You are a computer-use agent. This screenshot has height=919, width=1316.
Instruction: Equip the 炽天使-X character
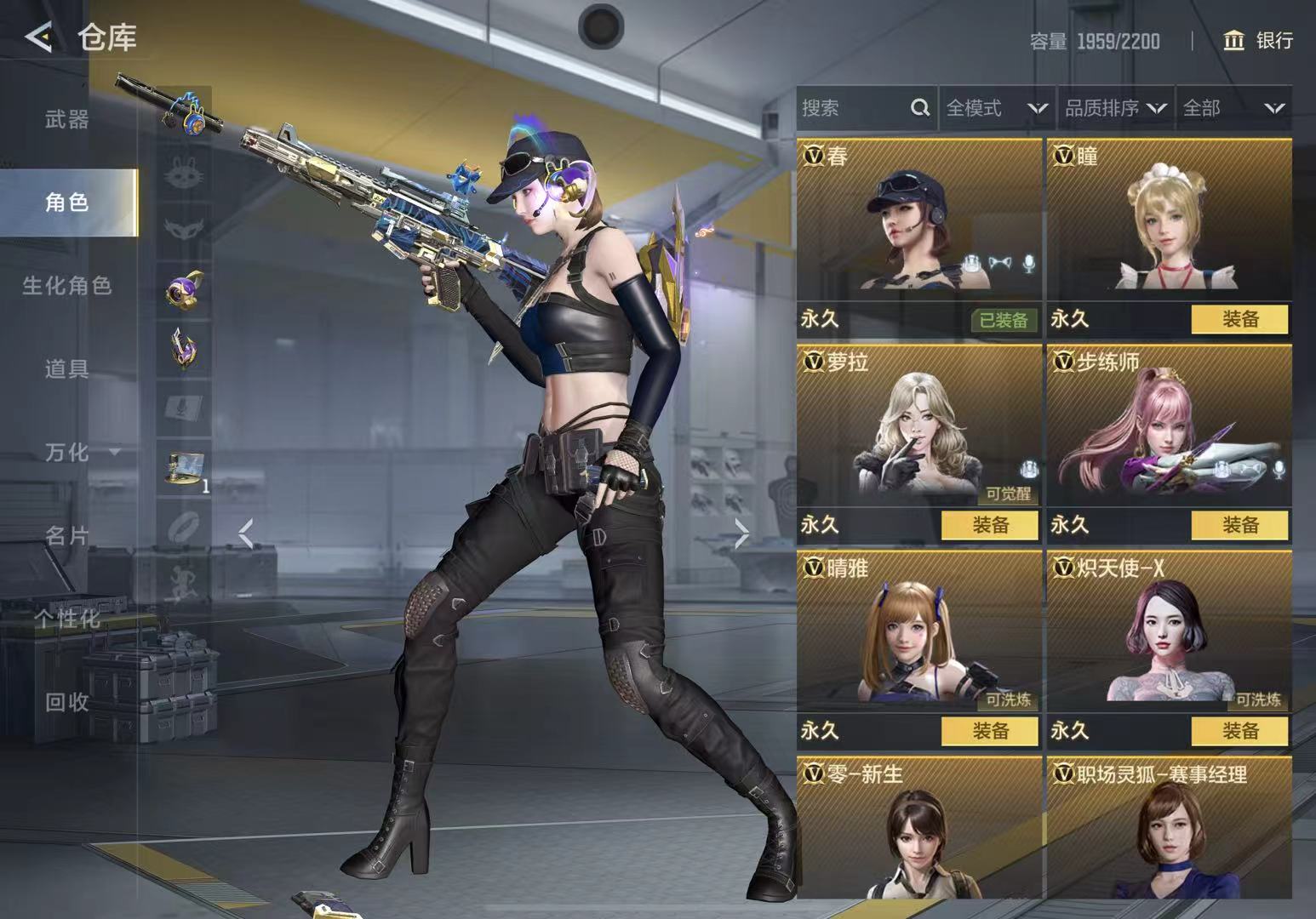point(1239,731)
